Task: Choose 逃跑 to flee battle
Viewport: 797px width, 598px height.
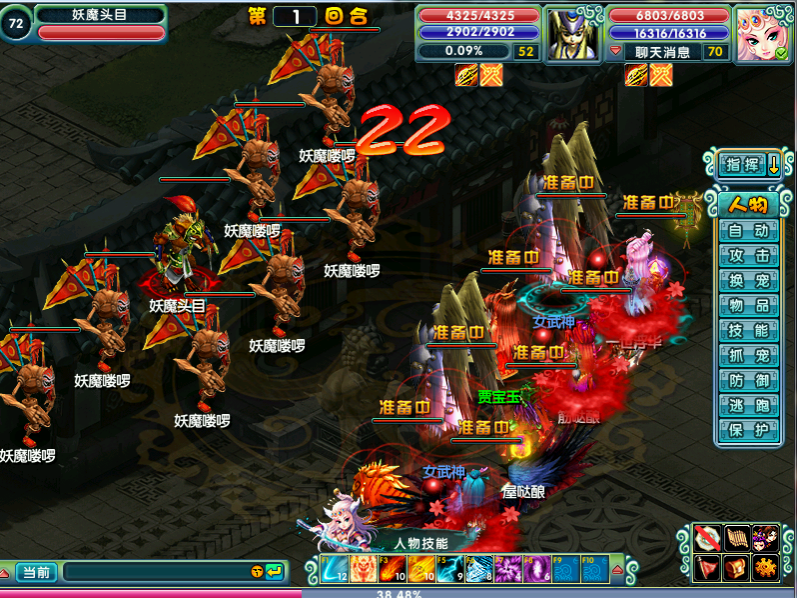Action: pos(748,406)
